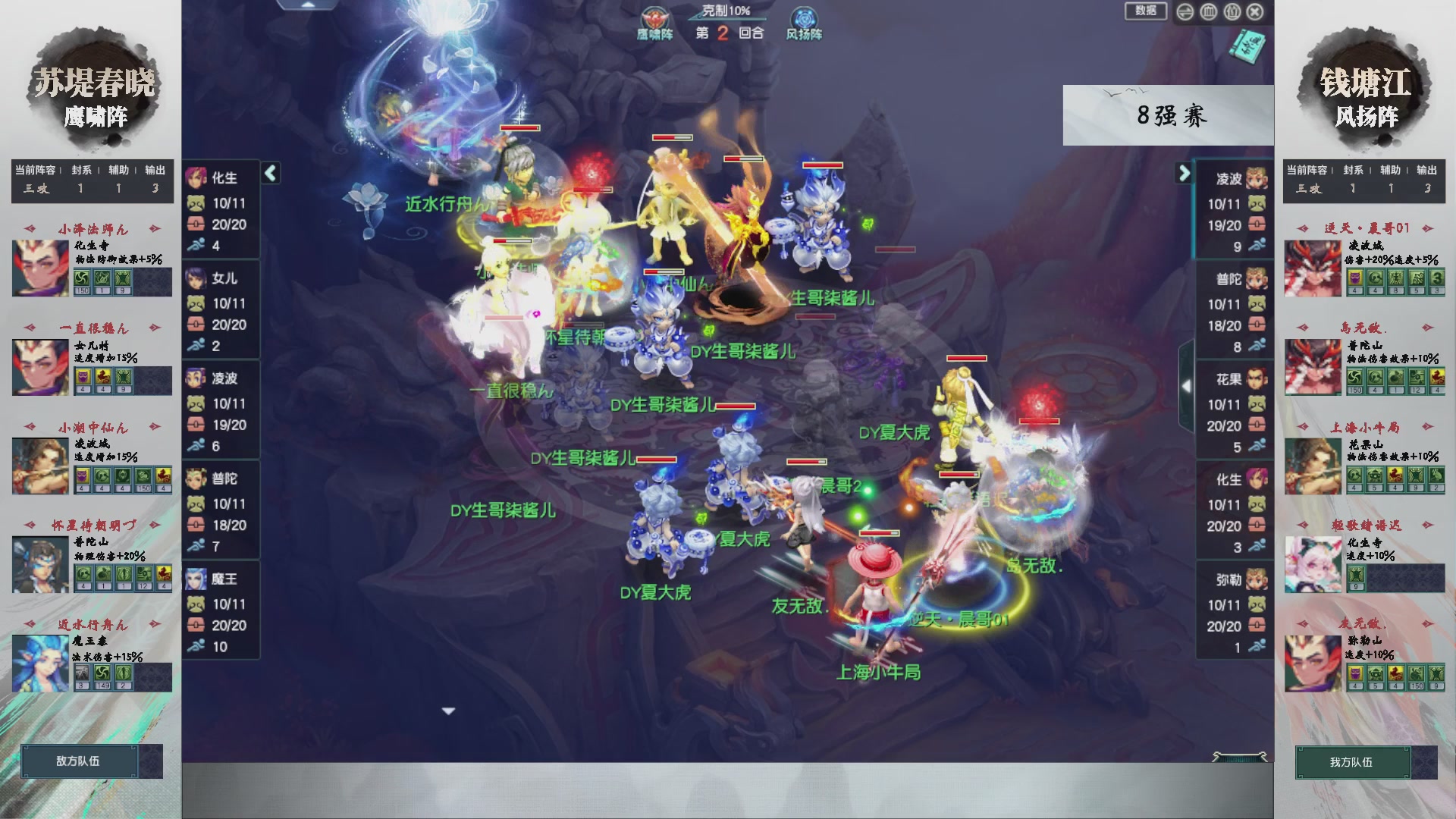Toggle the 数据 data display
1456x819 pixels.
pyautogui.click(x=1146, y=11)
